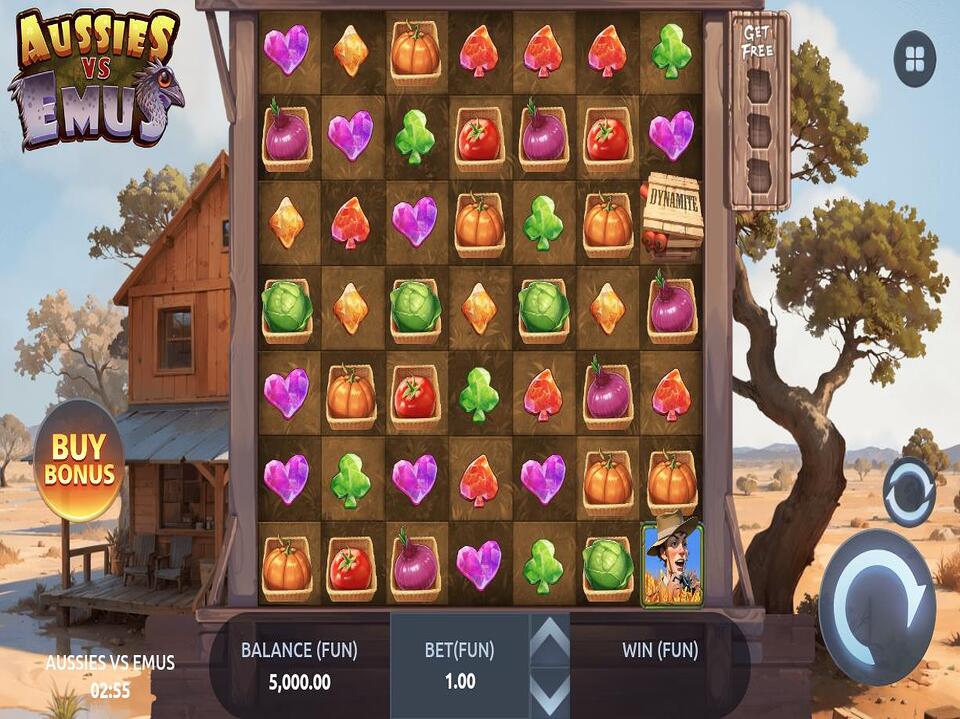Viewport: 960px width, 719px height.
Task: Increase the bet with the up arrow
Action: [x=549, y=638]
